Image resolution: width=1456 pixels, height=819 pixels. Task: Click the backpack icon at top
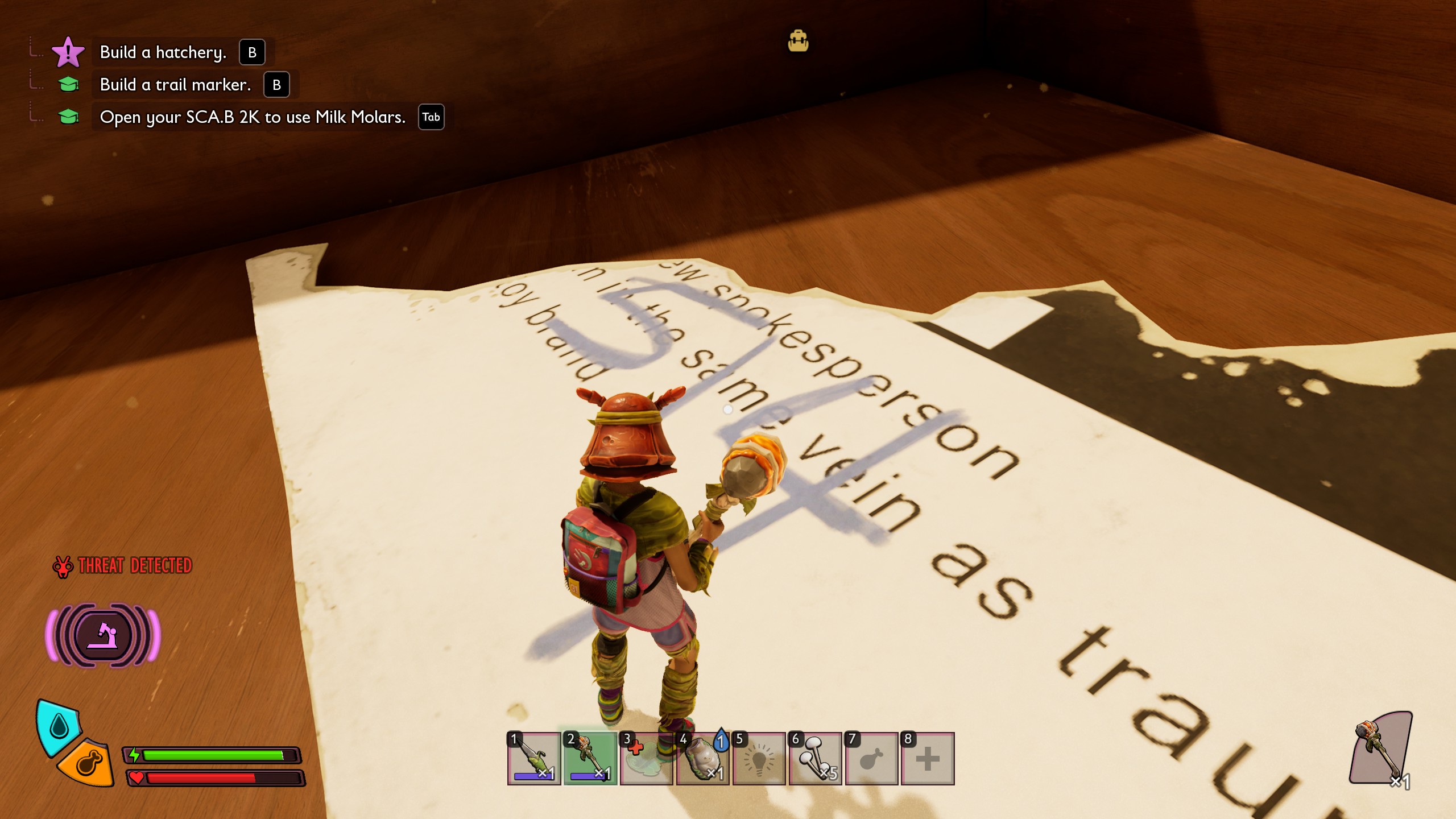(798, 42)
